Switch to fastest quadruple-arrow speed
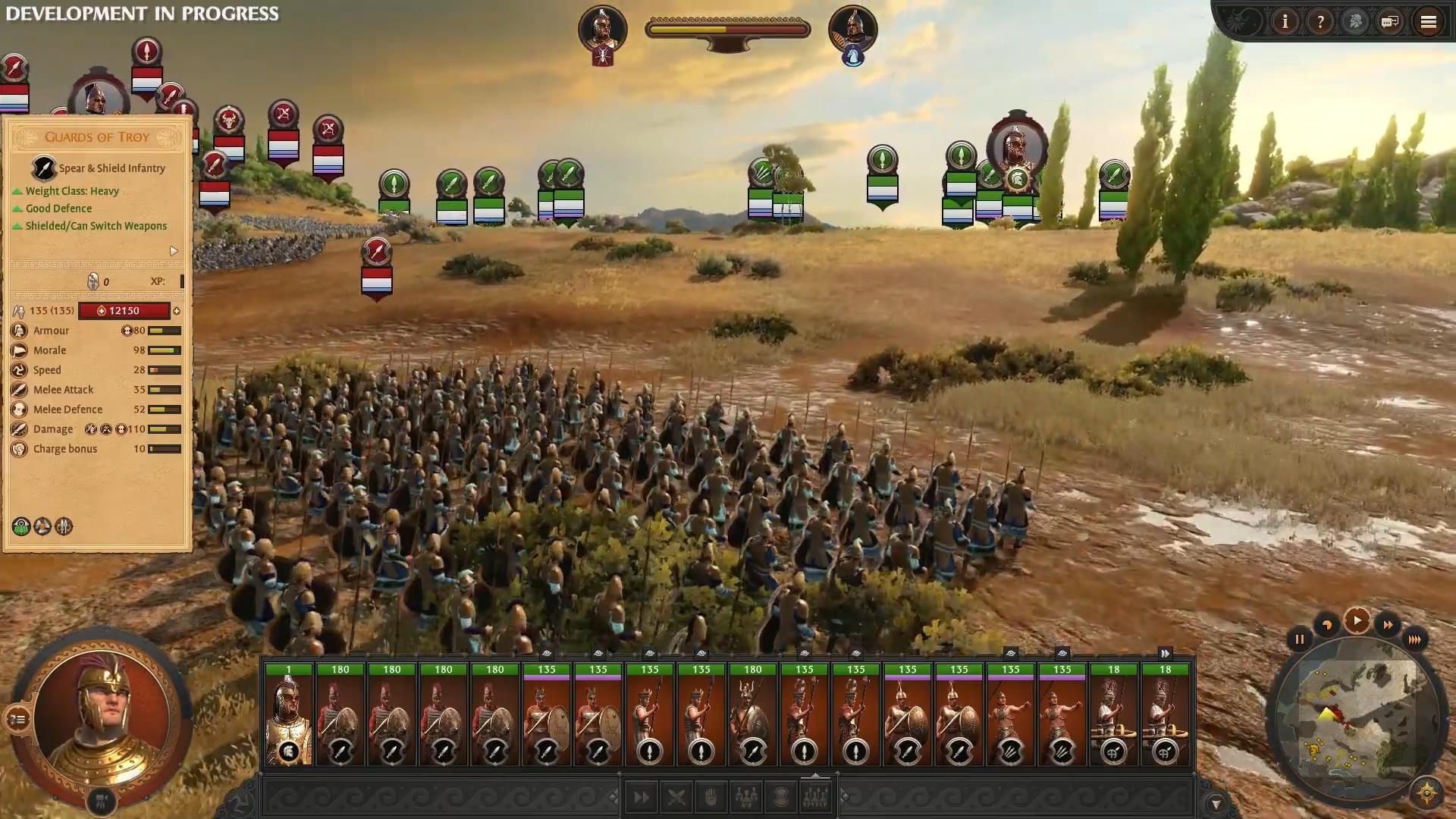Image resolution: width=1456 pixels, height=819 pixels. coord(1414,639)
